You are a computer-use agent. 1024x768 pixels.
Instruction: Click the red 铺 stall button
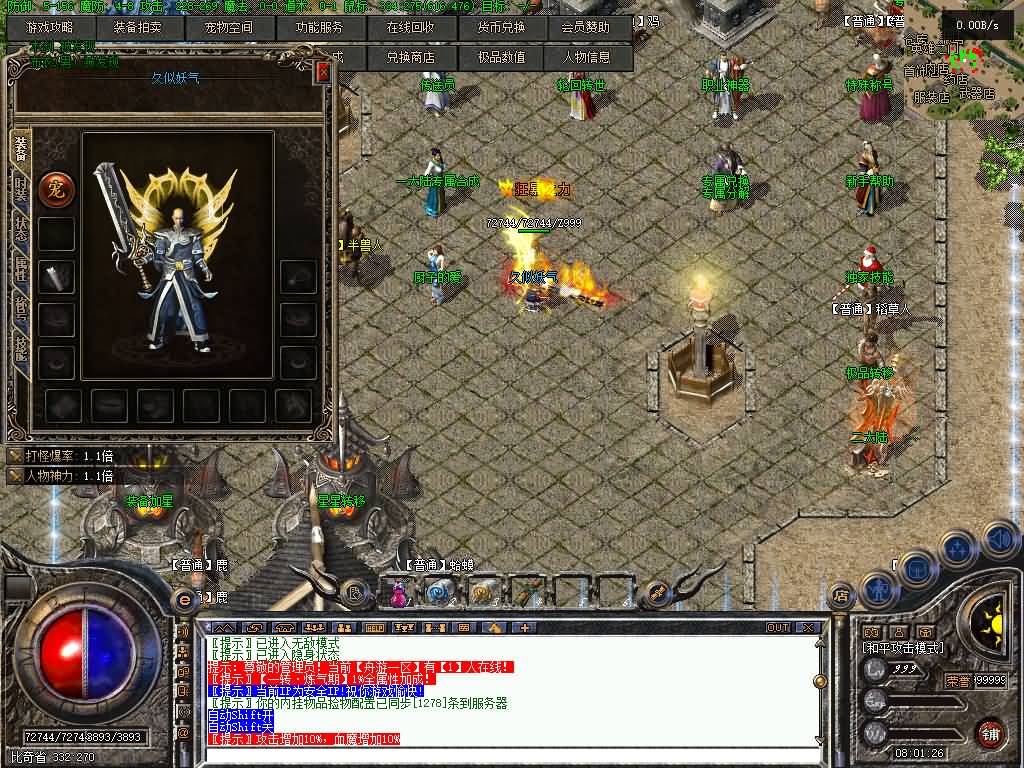pos(991,733)
